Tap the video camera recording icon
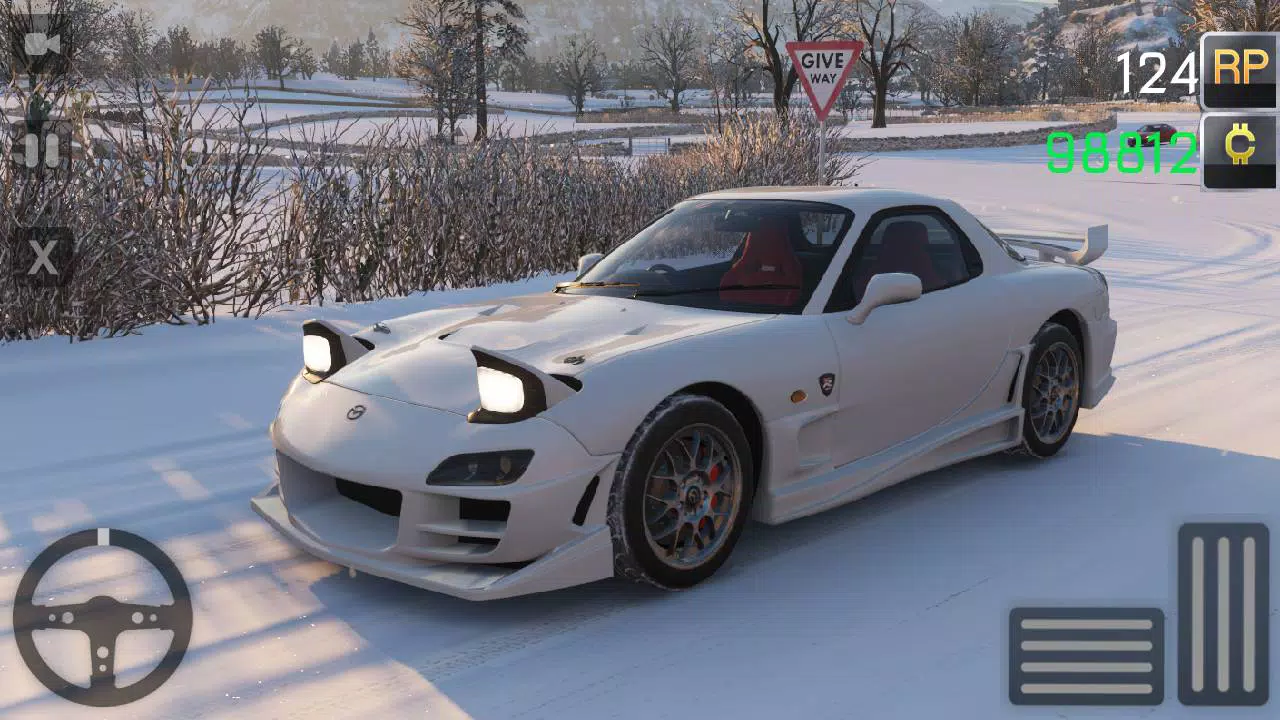This screenshot has width=1280, height=720. [40, 45]
